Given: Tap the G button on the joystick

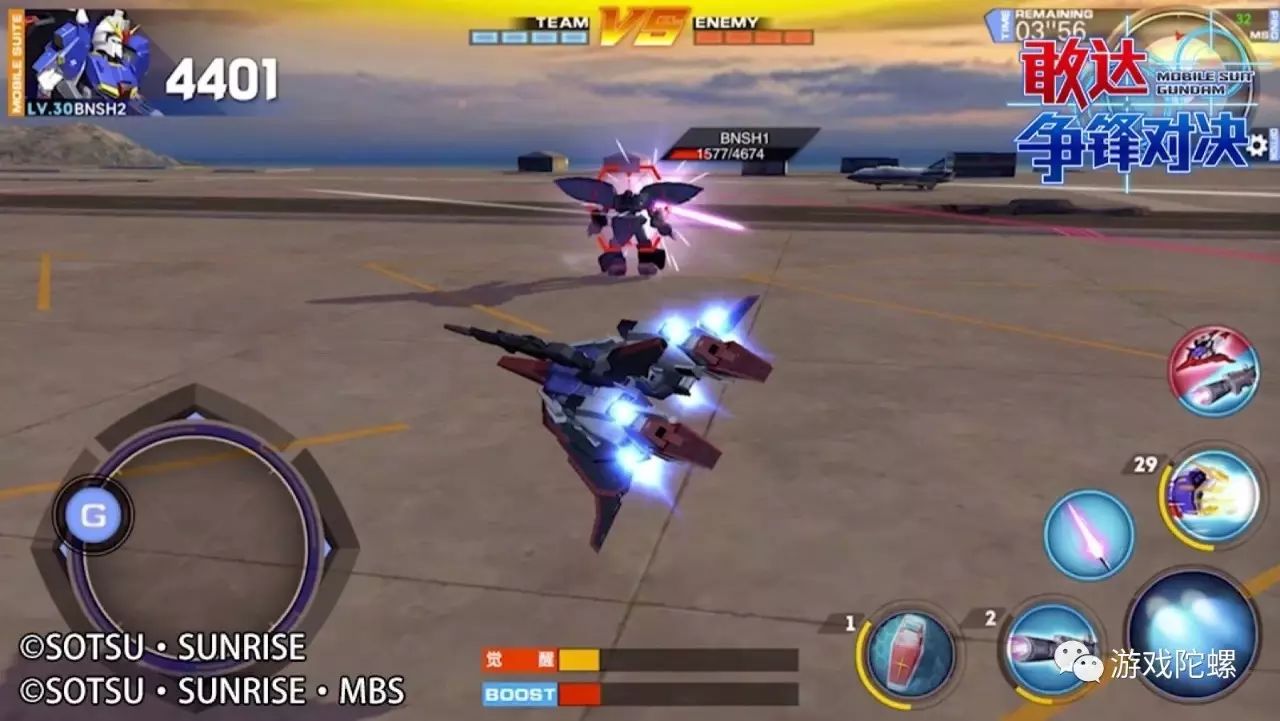Looking at the screenshot, I should point(93,515).
